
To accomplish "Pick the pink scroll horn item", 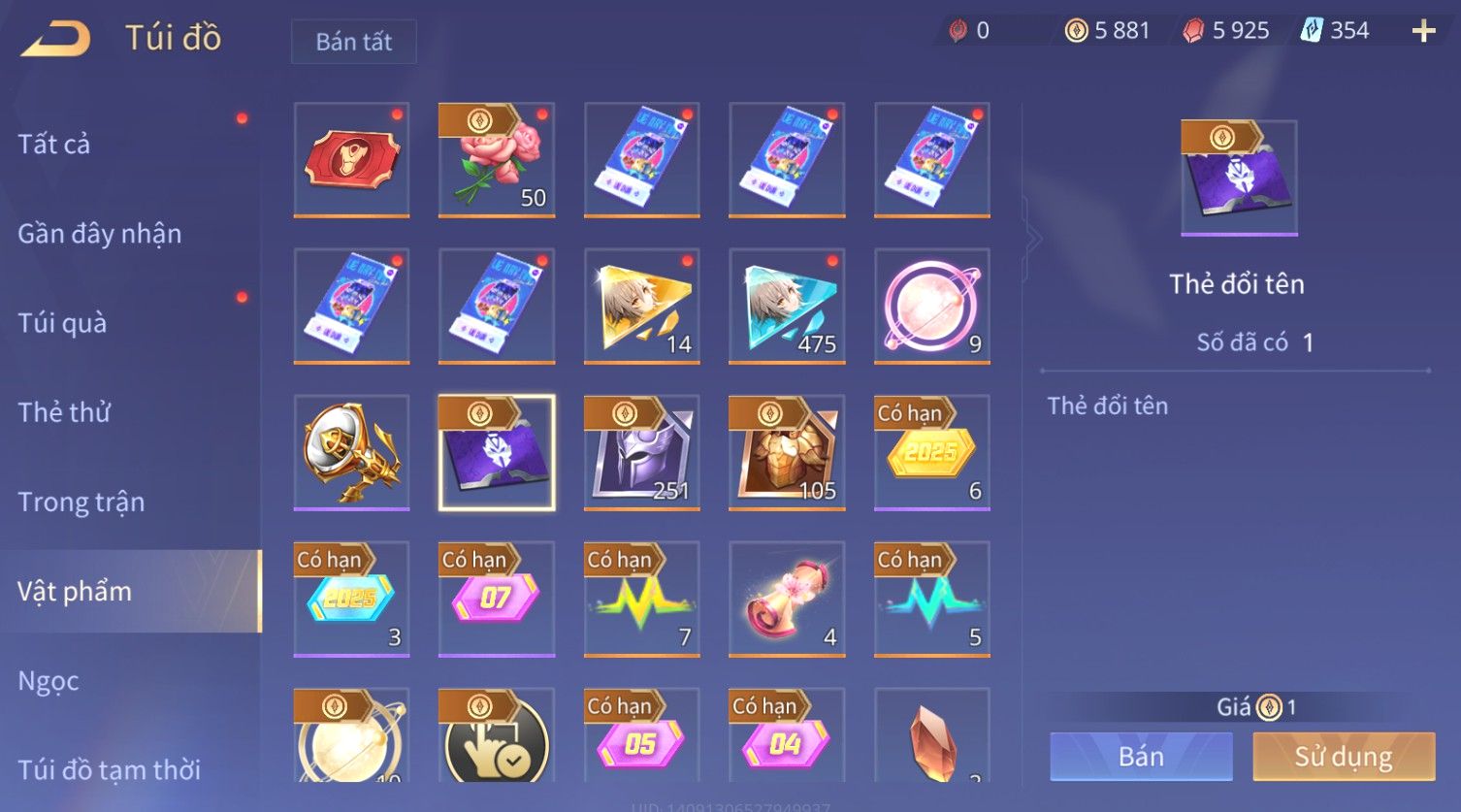I will [x=787, y=599].
